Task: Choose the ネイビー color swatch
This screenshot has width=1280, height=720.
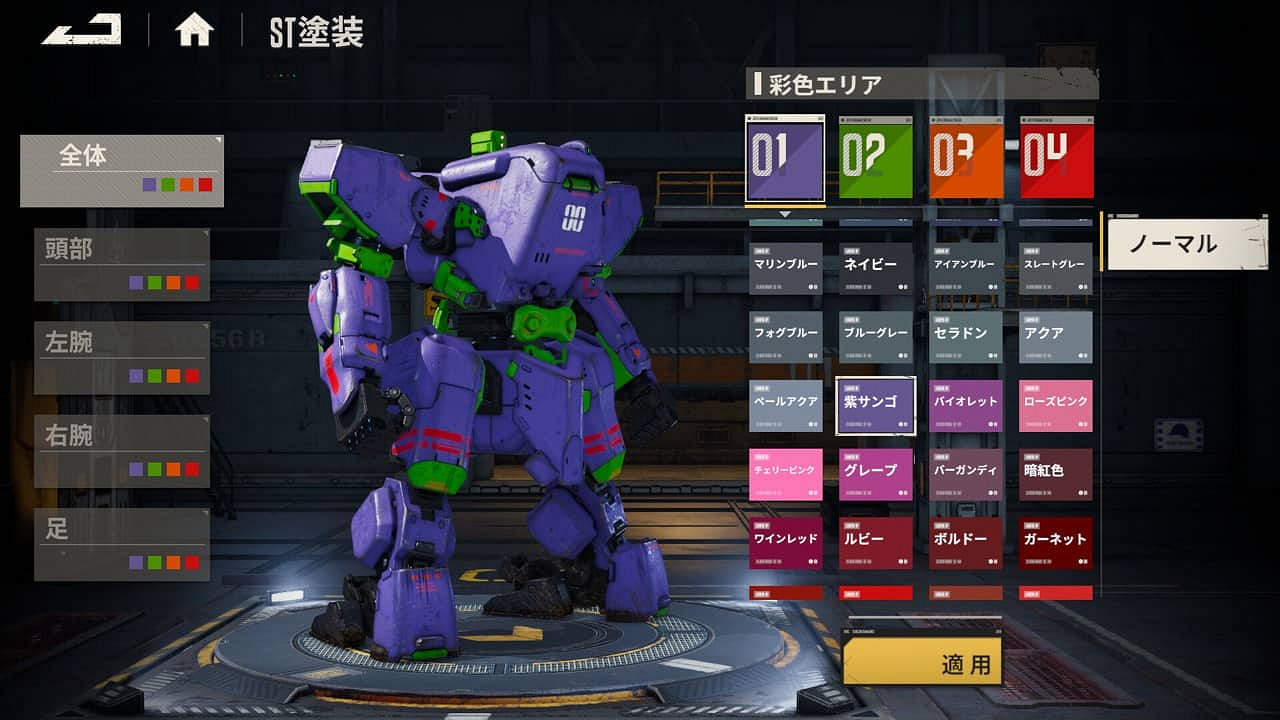Action: (x=876, y=268)
